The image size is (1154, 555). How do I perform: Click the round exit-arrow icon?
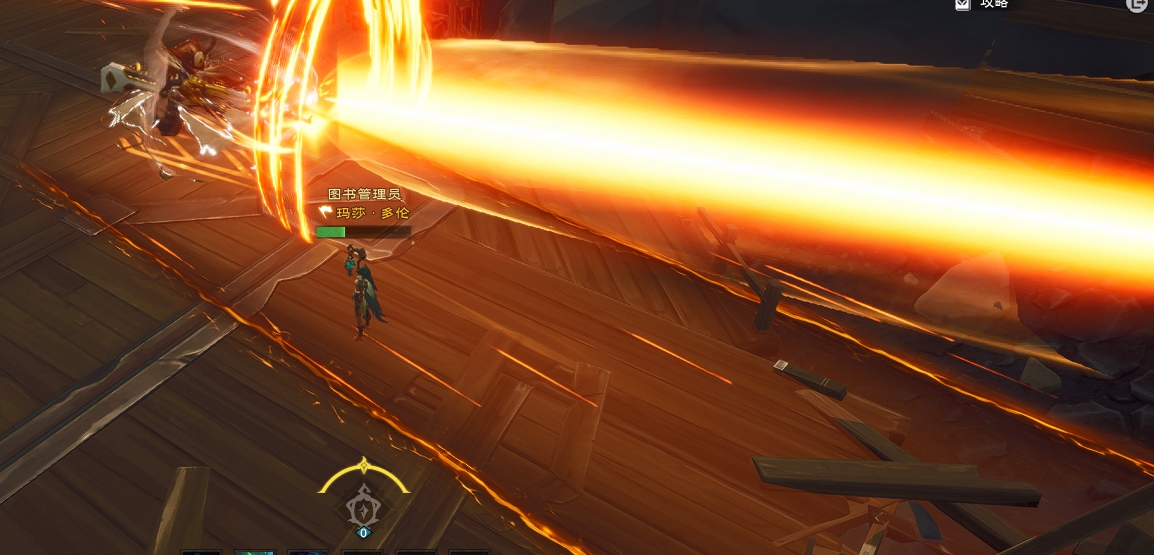pos(1137,4)
